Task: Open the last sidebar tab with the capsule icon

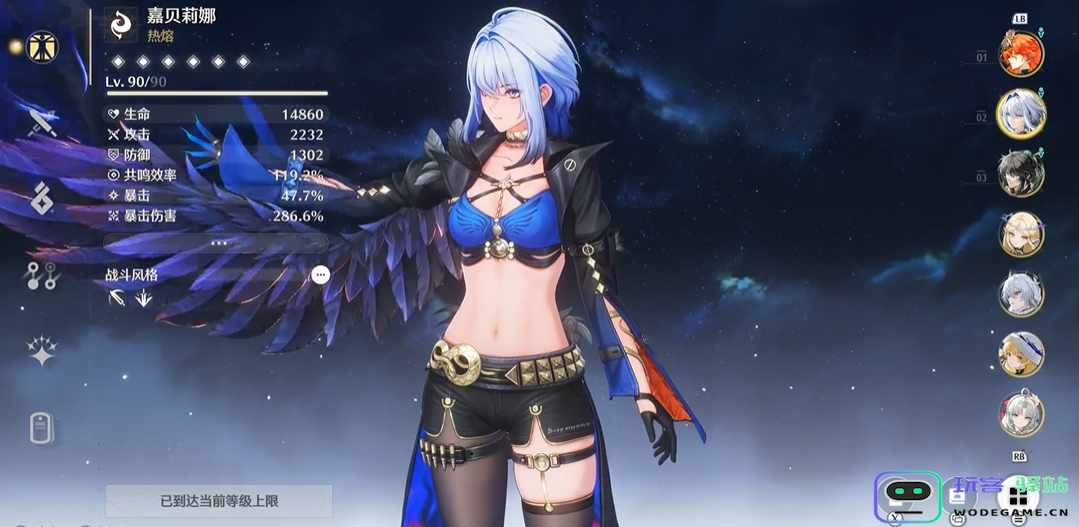Action: 40,428
